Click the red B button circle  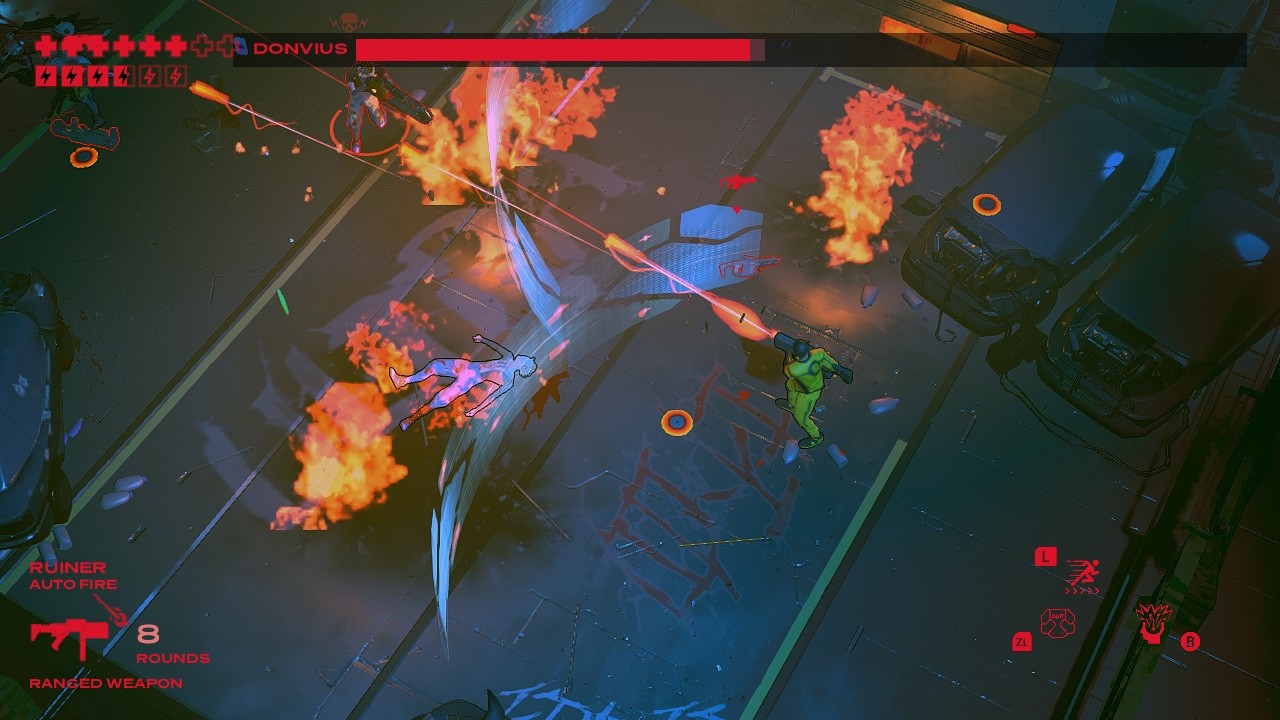(x=1190, y=641)
